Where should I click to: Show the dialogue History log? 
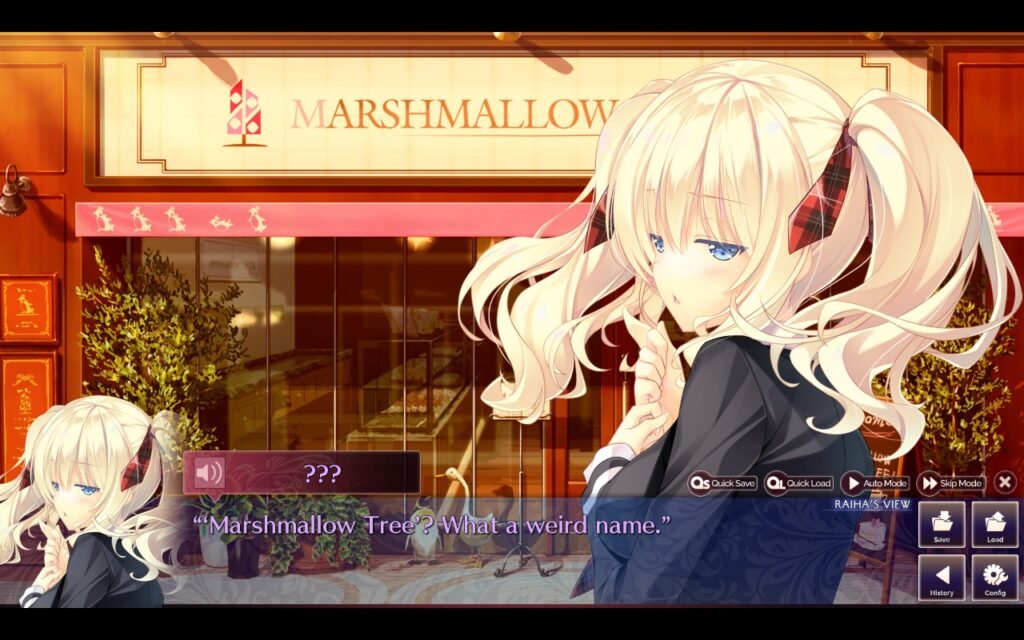[942, 578]
